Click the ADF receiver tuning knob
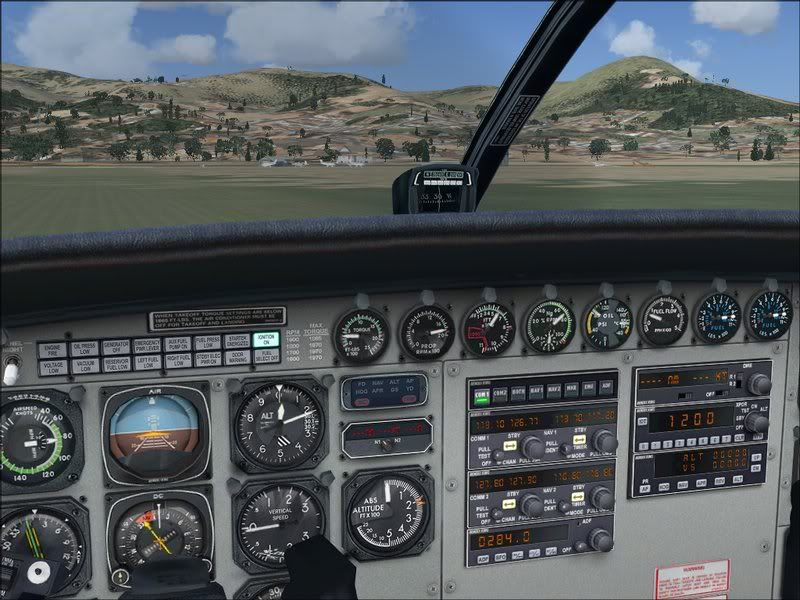800x600 pixels. [x=600, y=539]
